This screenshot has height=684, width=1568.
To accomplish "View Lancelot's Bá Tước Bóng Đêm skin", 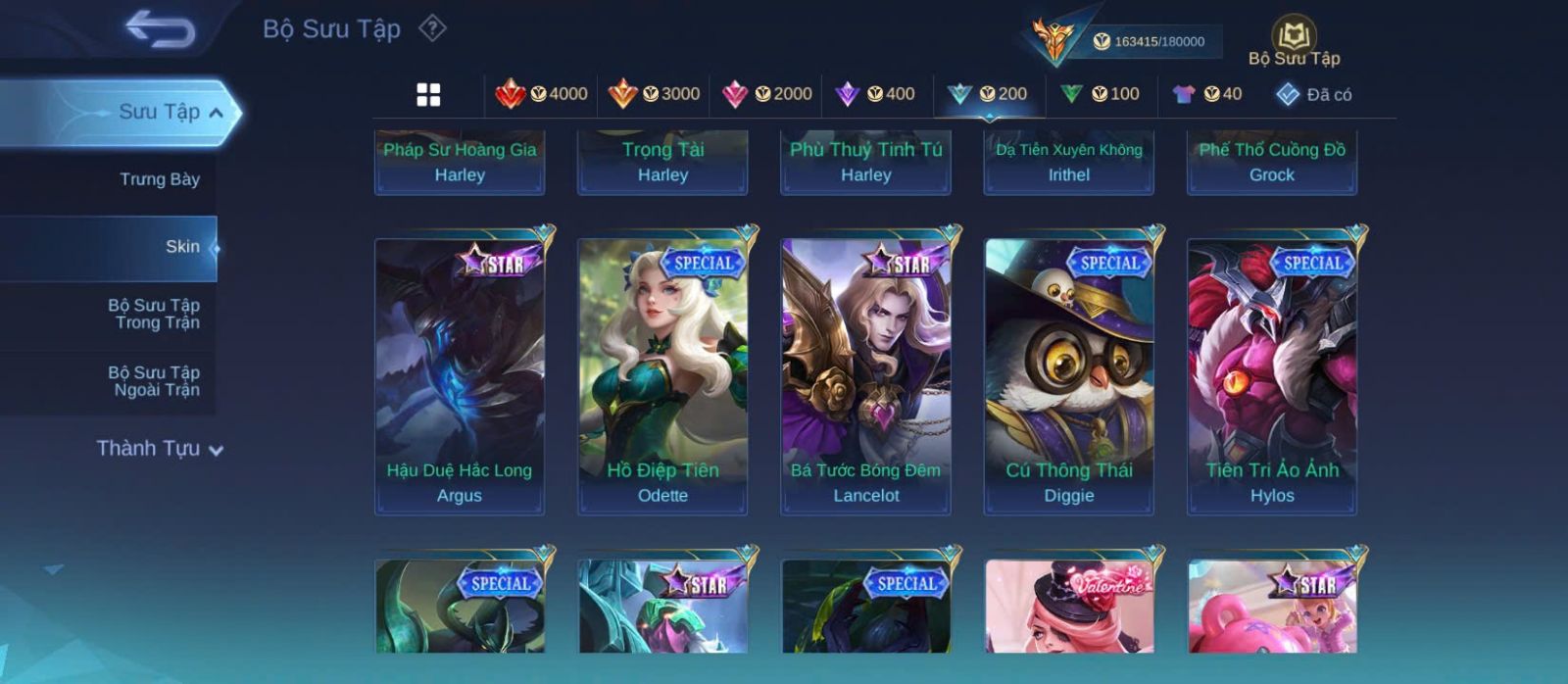I will point(865,375).
